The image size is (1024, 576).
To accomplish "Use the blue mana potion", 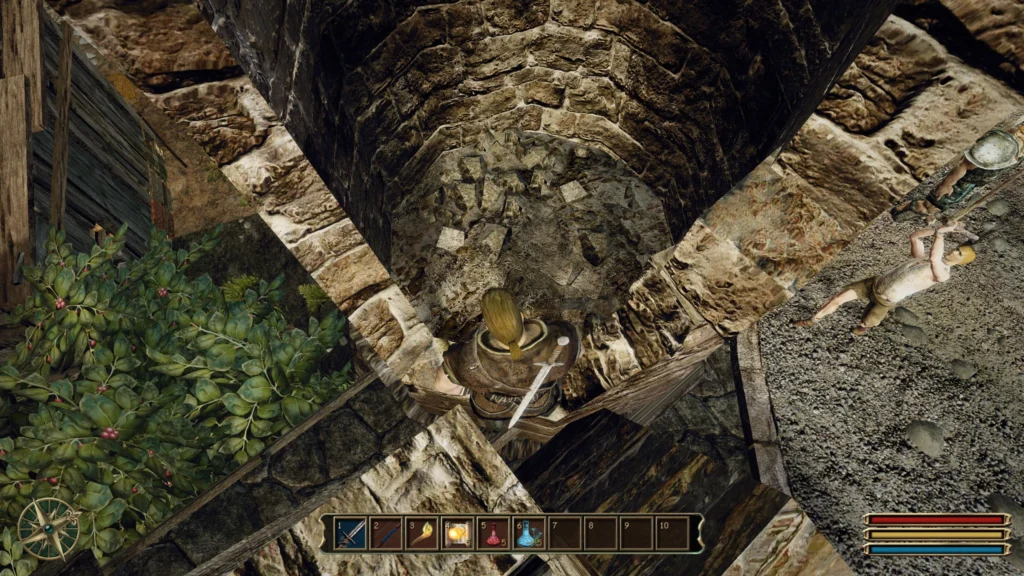I will tap(528, 533).
